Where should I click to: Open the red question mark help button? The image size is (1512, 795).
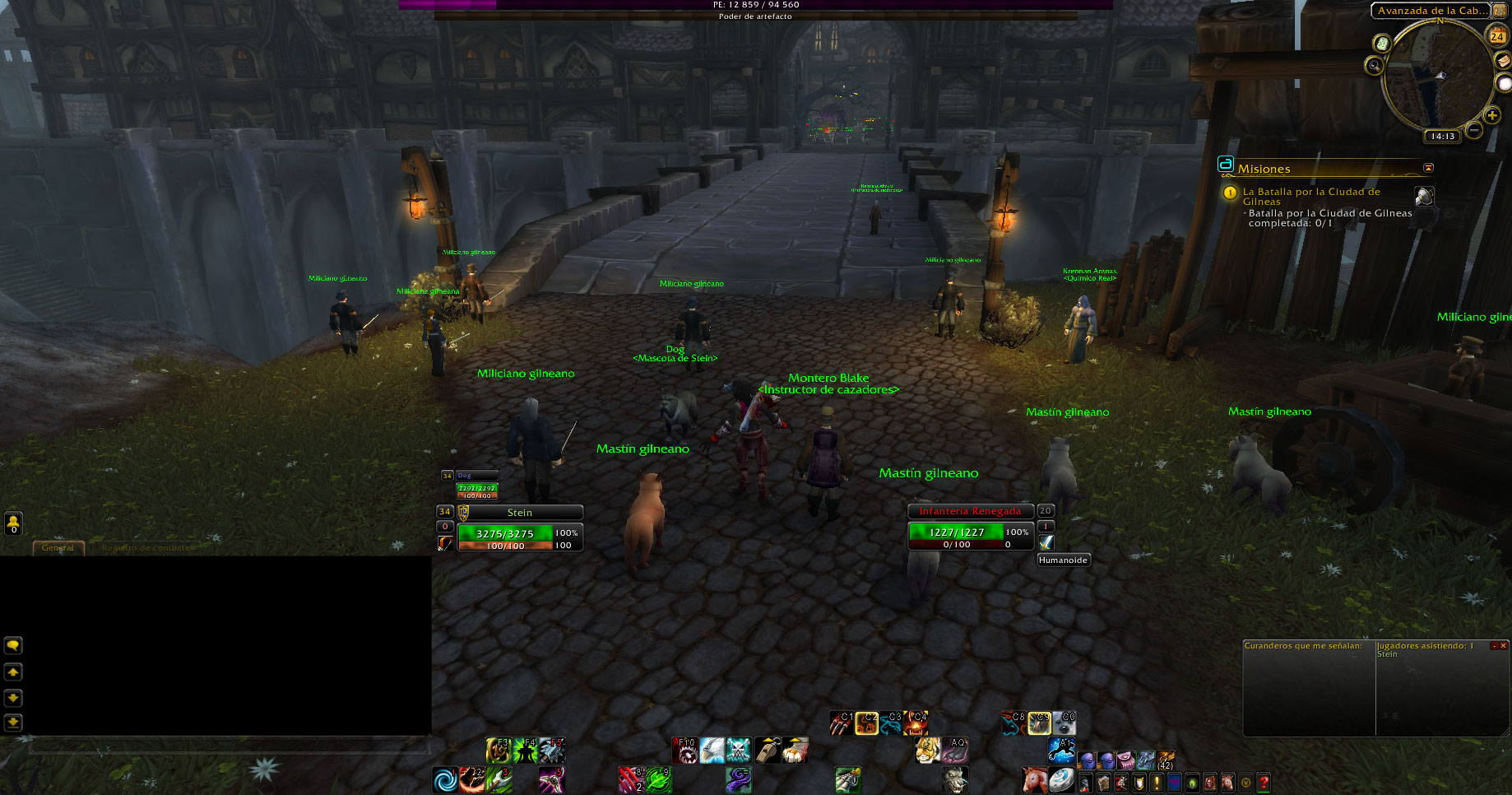1264,783
